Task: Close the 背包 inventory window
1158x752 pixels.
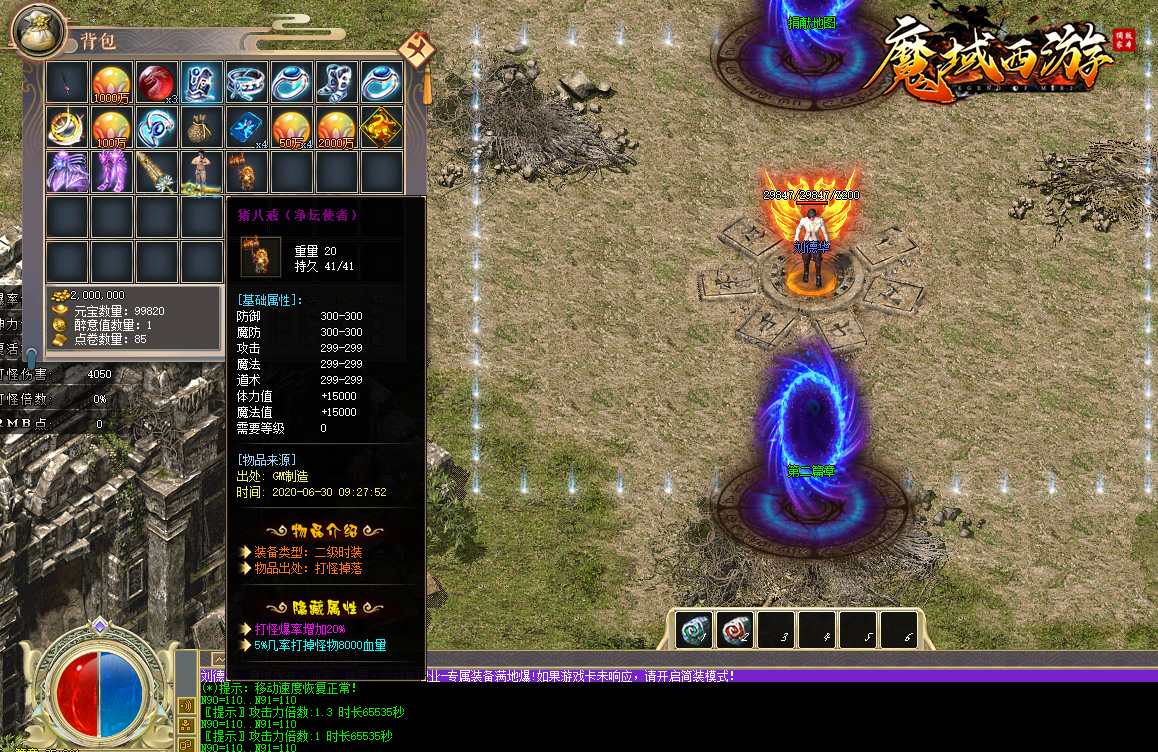Action: click(415, 49)
